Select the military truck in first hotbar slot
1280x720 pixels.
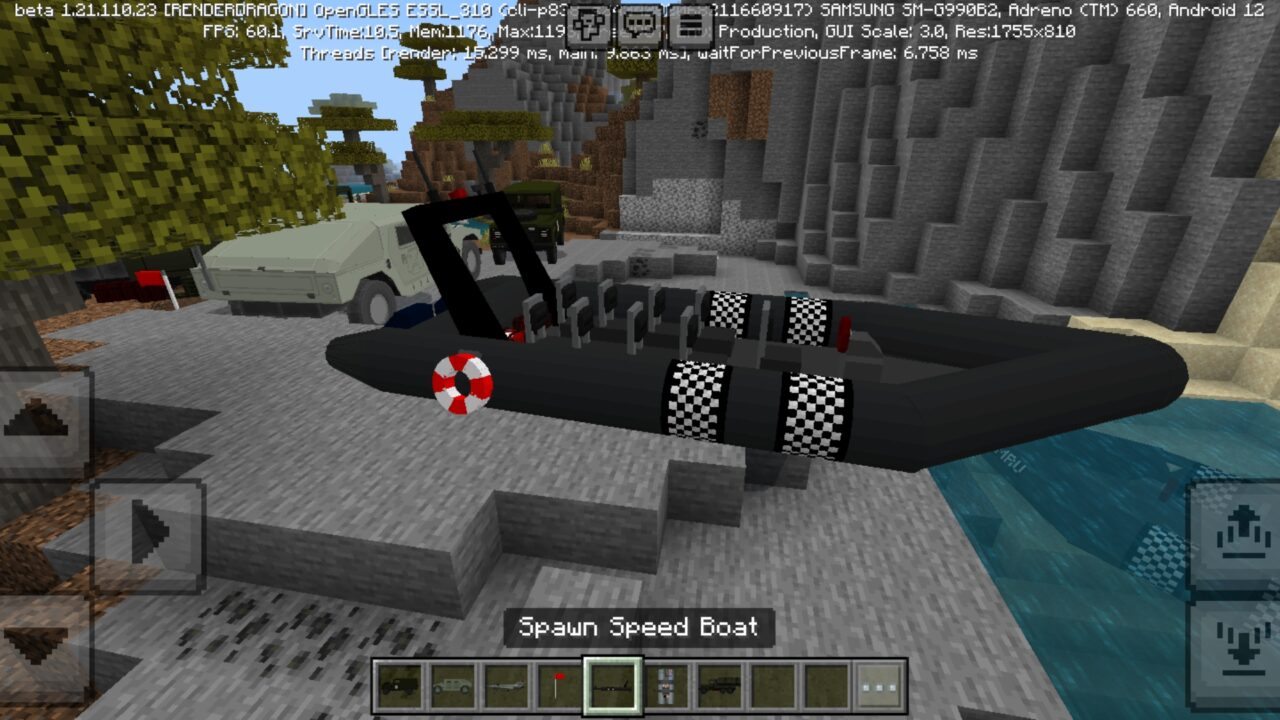click(x=398, y=687)
